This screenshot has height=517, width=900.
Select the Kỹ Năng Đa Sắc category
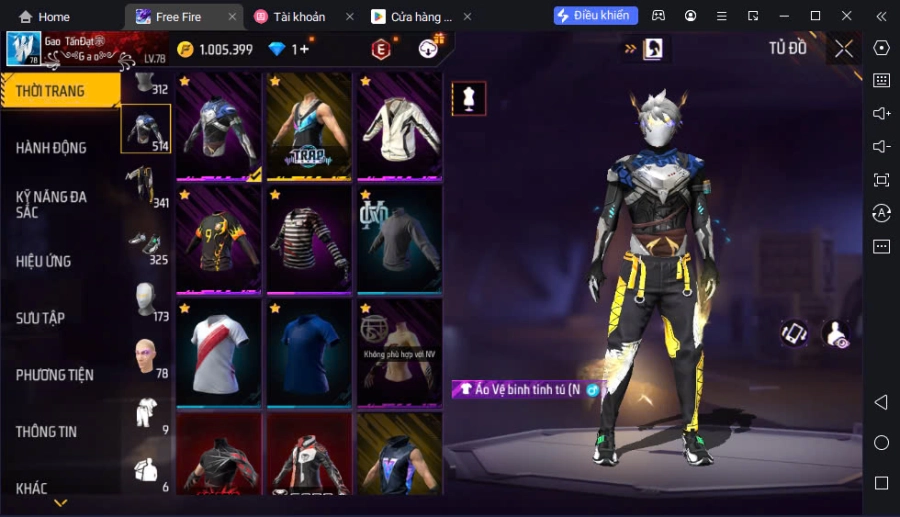pos(51,204)
